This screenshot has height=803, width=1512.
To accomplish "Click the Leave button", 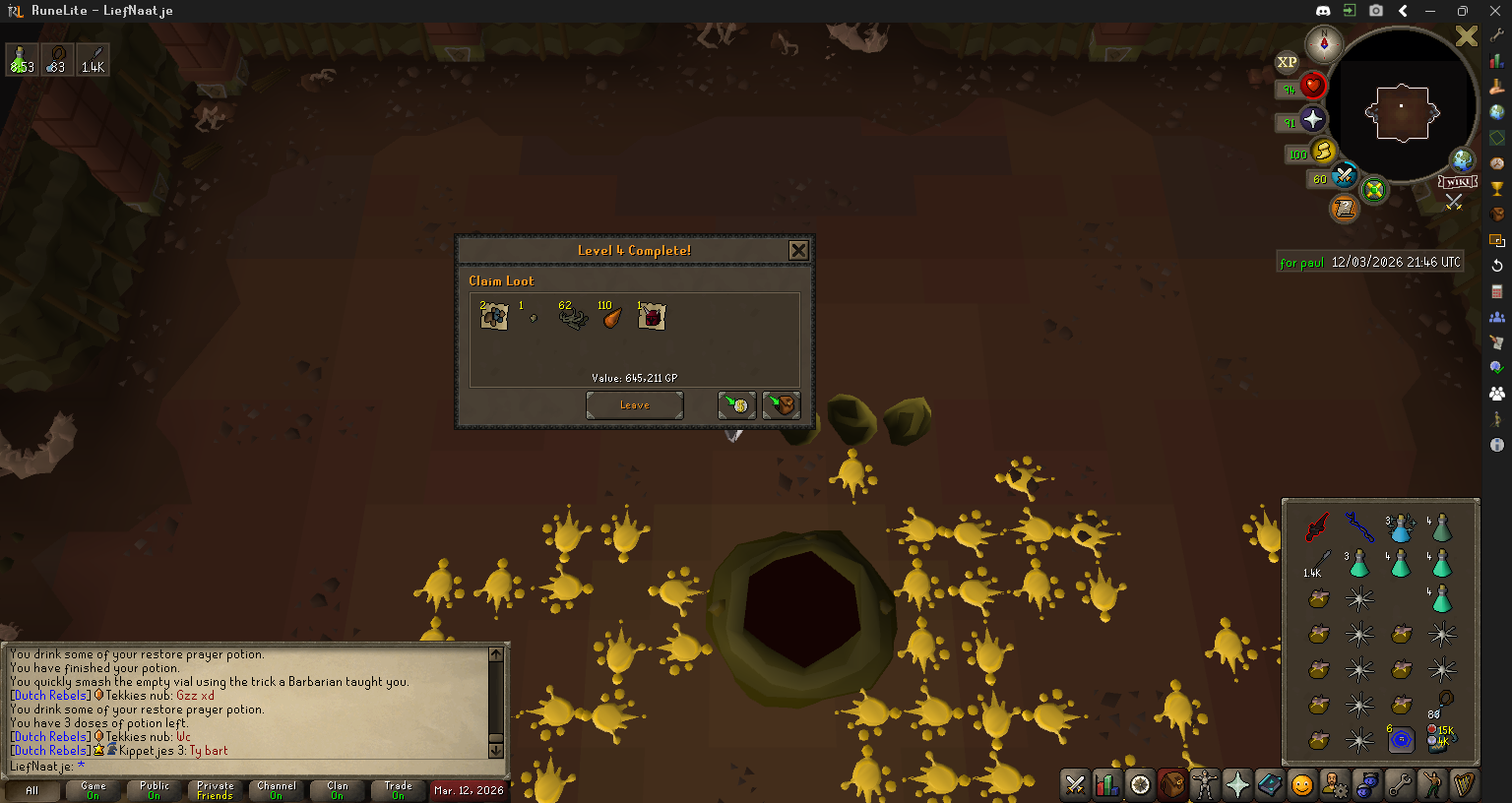I will (x=634, y=405).
